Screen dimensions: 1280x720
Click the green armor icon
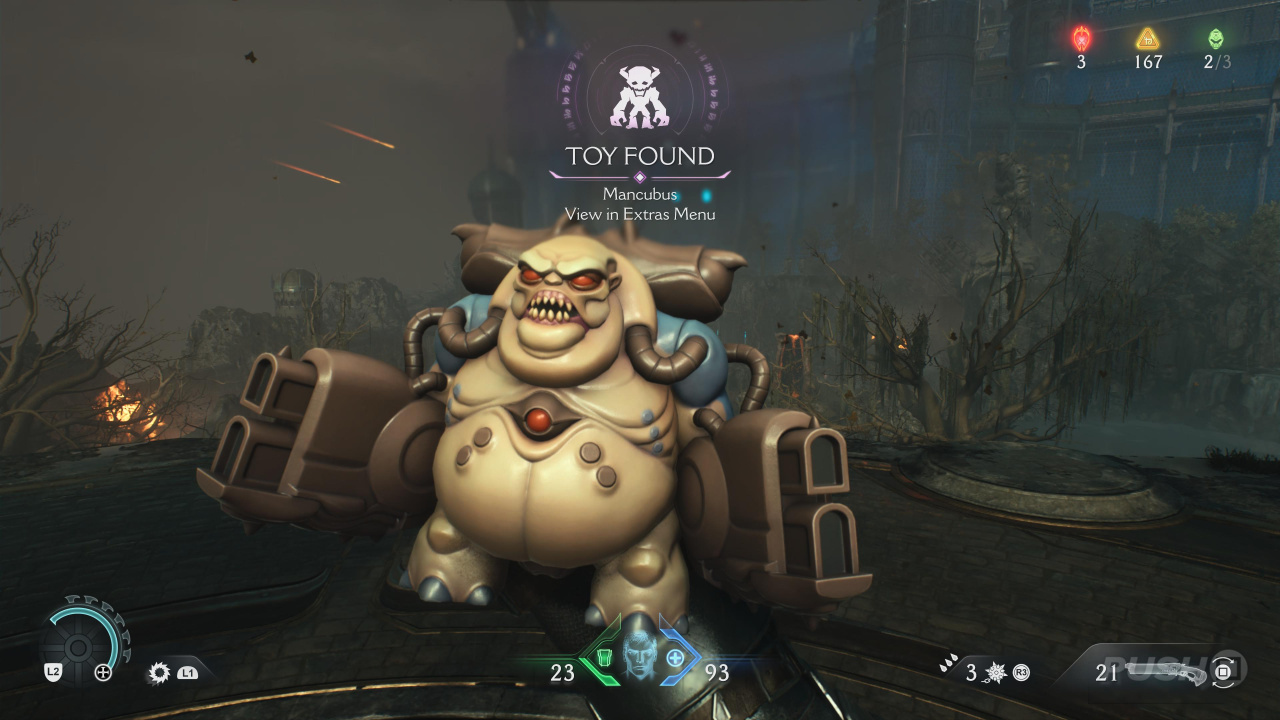click(601, 658)
